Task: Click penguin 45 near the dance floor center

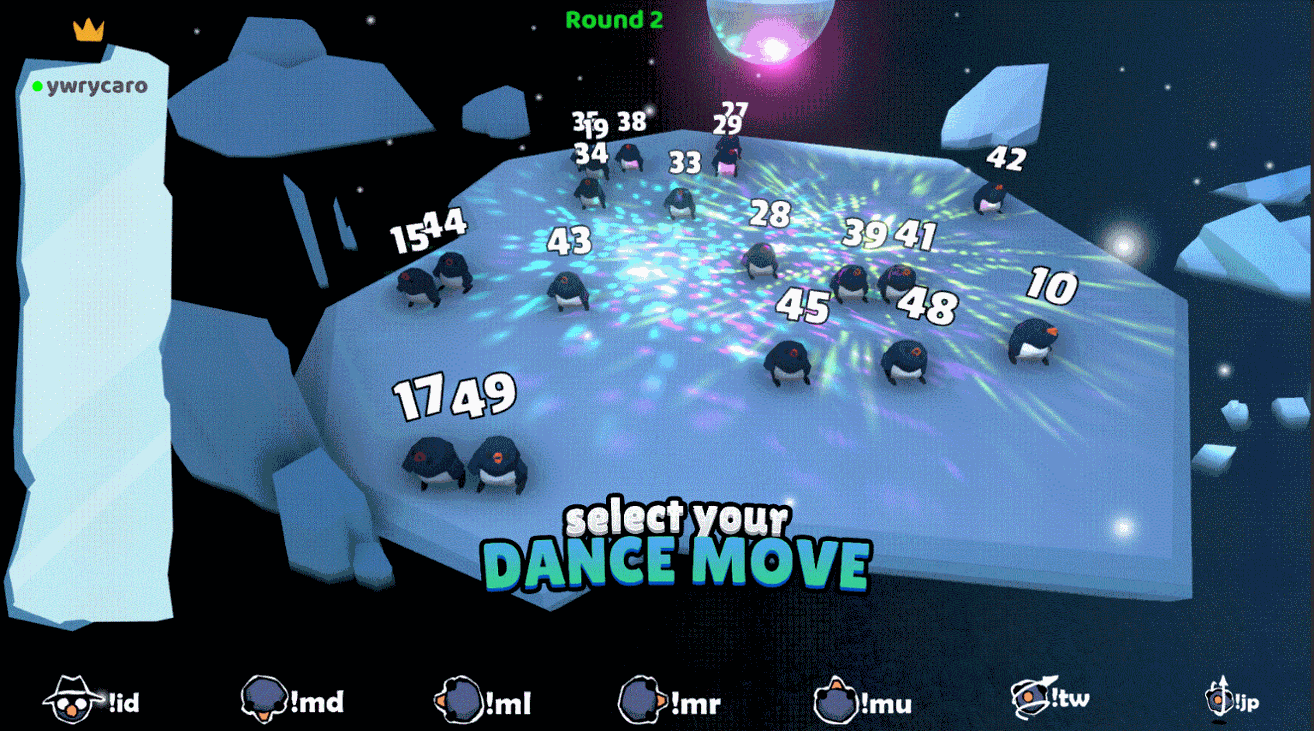Action: click(x=789, y=360)
